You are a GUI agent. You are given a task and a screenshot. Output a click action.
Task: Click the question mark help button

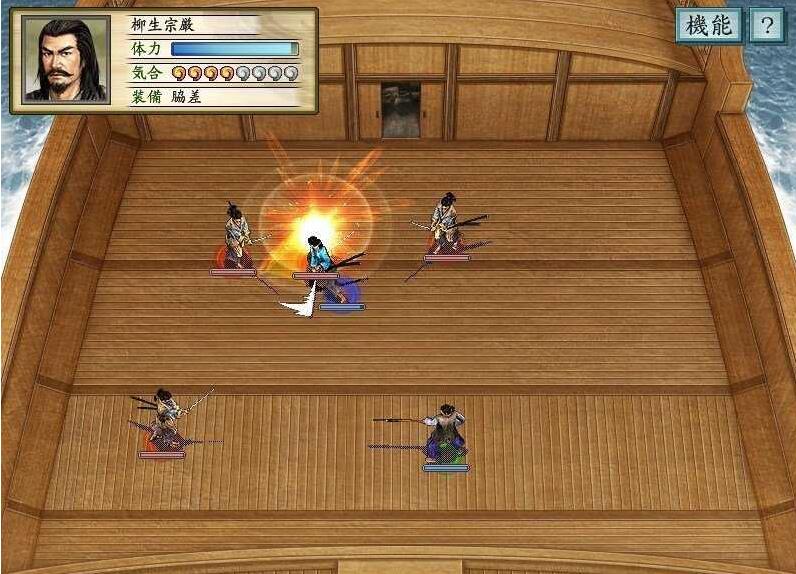tap(766, 26)
